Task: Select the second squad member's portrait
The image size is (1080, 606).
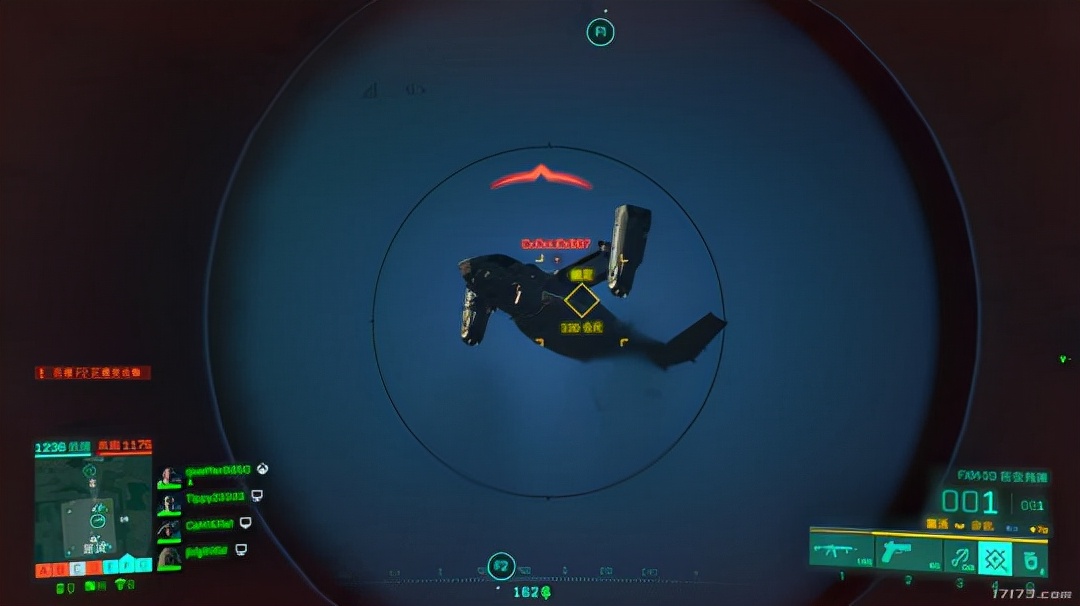Action: (x=170, y=503)
